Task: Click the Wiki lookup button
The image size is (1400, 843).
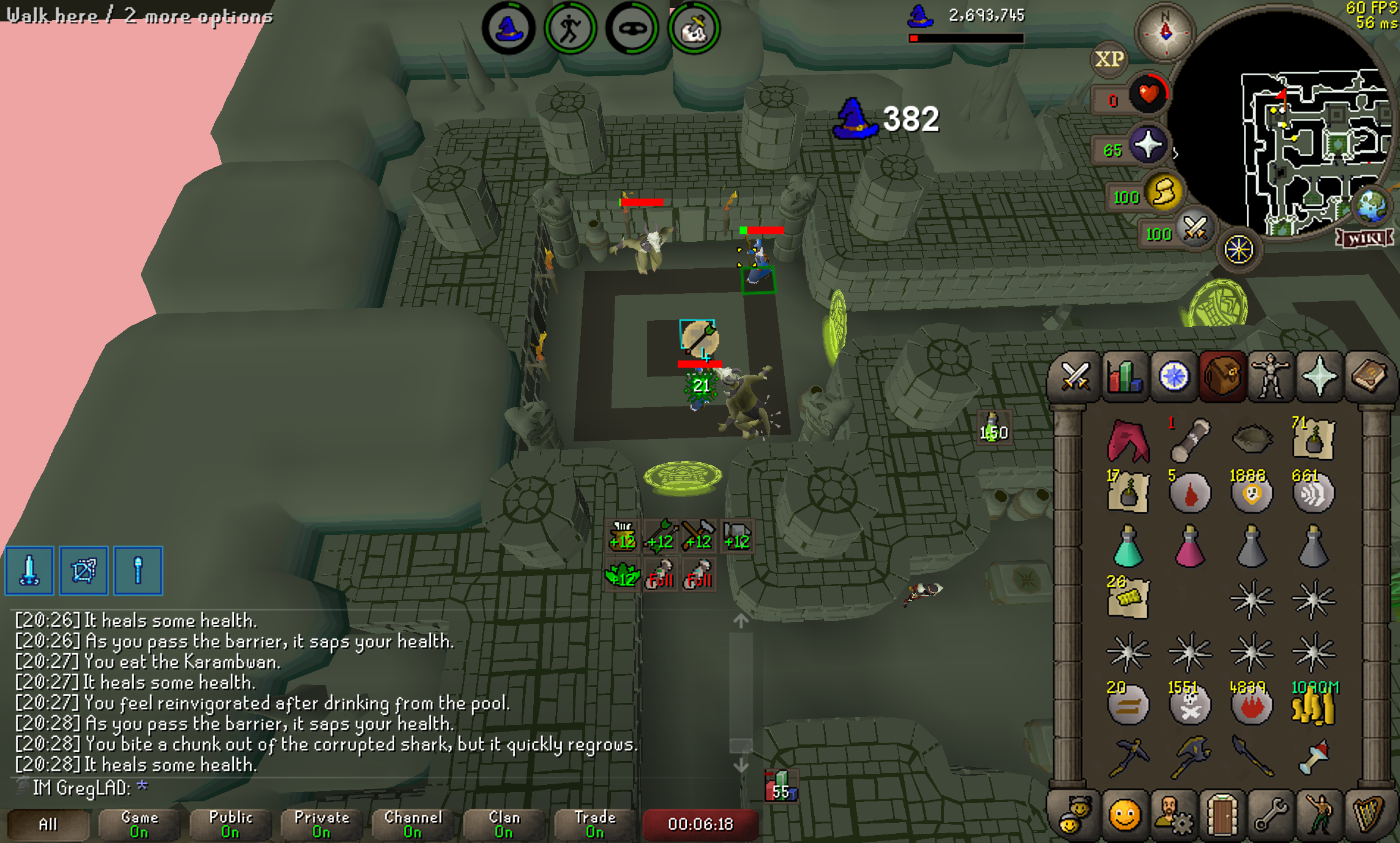Action: point(1364,238)
